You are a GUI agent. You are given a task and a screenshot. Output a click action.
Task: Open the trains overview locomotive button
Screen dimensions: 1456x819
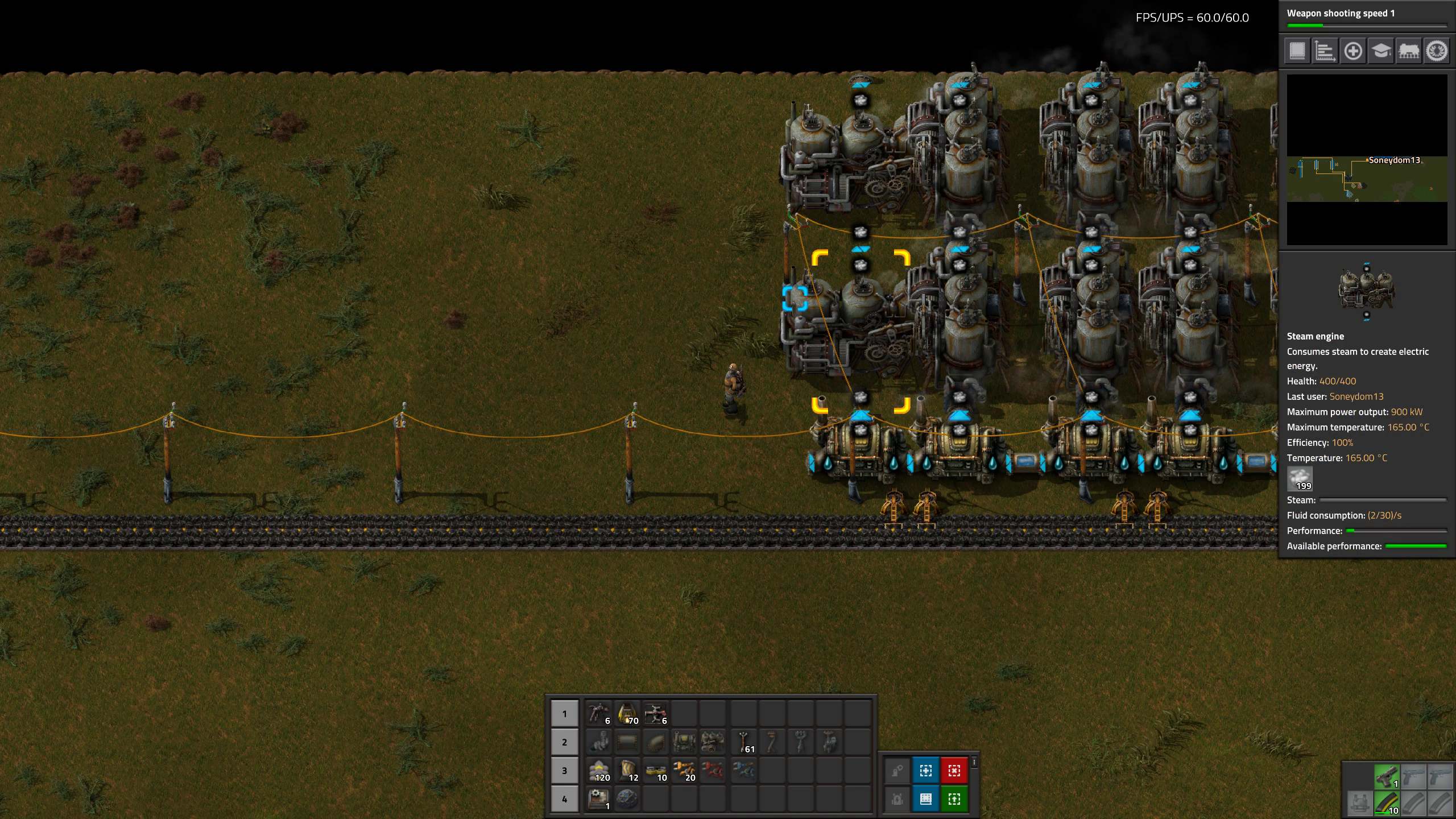[1408, 51]
